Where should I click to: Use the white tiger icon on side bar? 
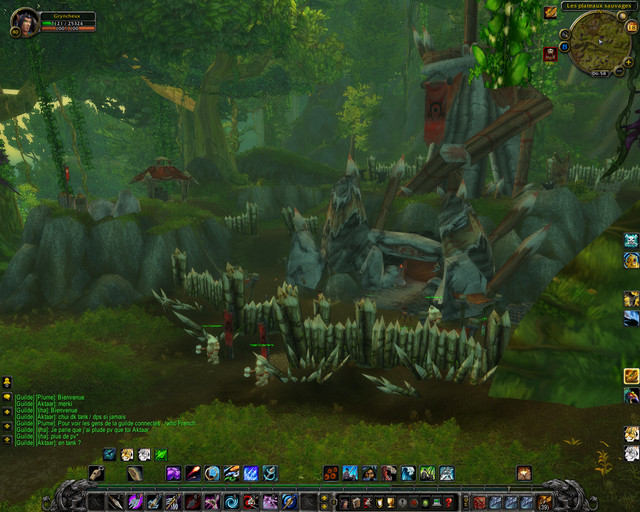pos(631,434)
